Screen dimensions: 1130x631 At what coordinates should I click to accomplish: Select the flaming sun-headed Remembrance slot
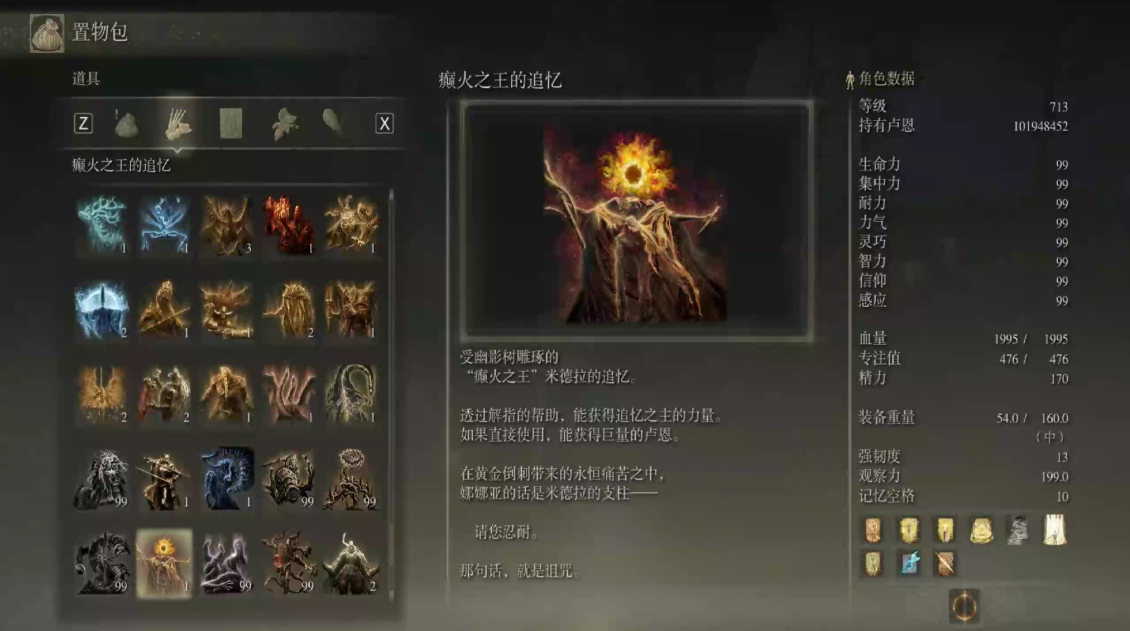click(x=164, y=564)
